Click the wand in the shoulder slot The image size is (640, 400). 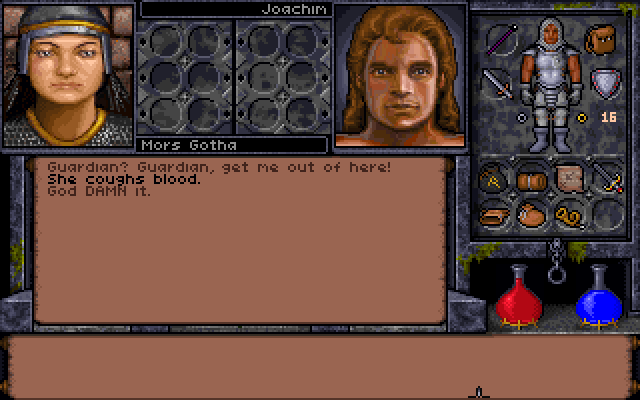coord(500,40)
